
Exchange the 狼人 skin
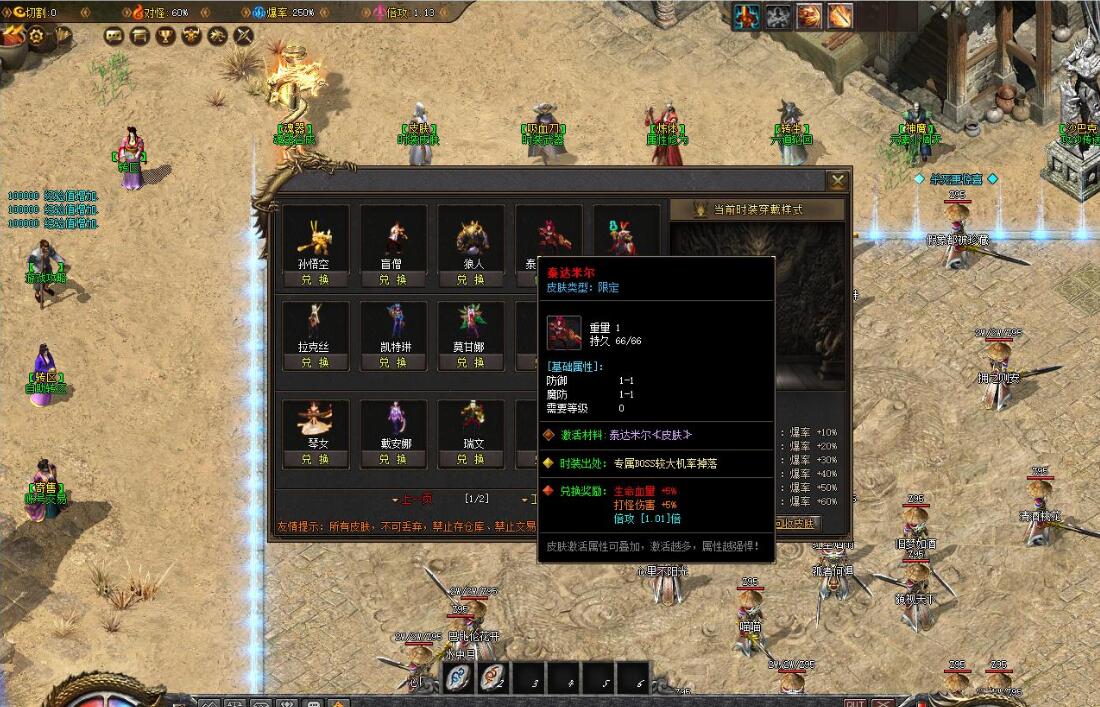click(470, 280)
